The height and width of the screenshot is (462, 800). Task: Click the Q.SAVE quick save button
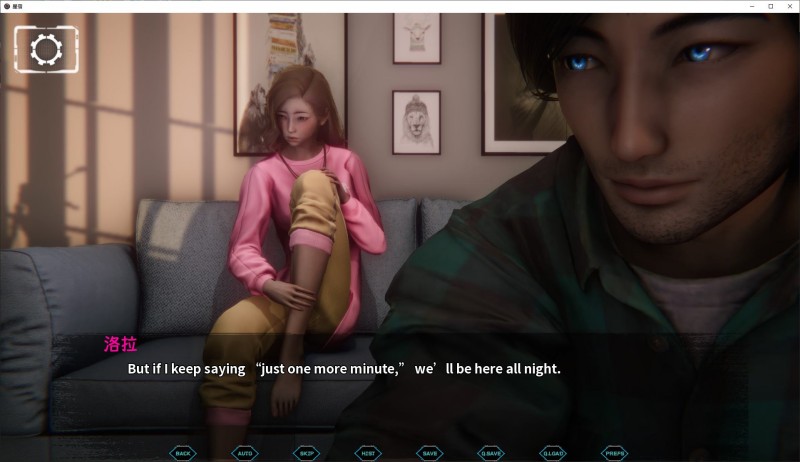[x=490, y=453]
